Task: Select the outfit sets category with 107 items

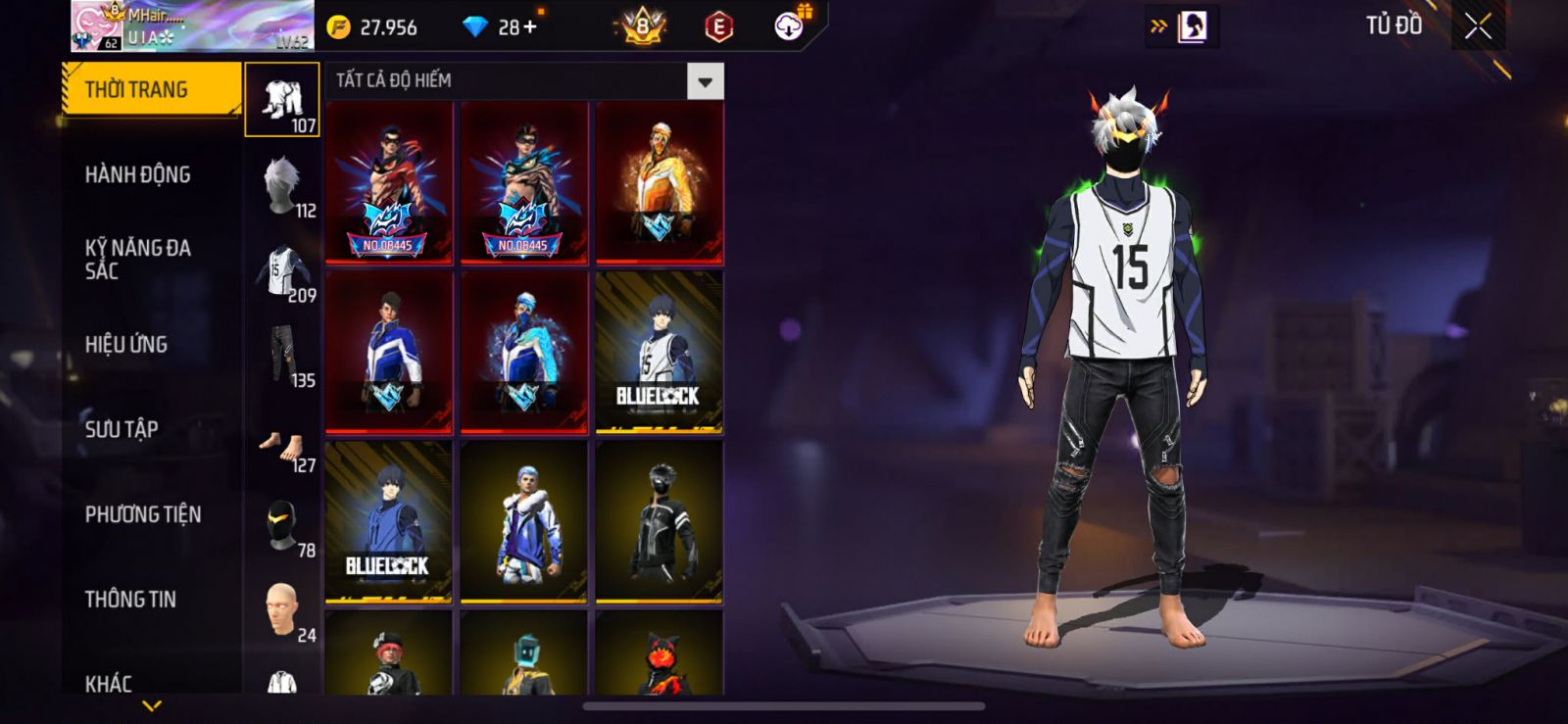Action: [282, 100]
